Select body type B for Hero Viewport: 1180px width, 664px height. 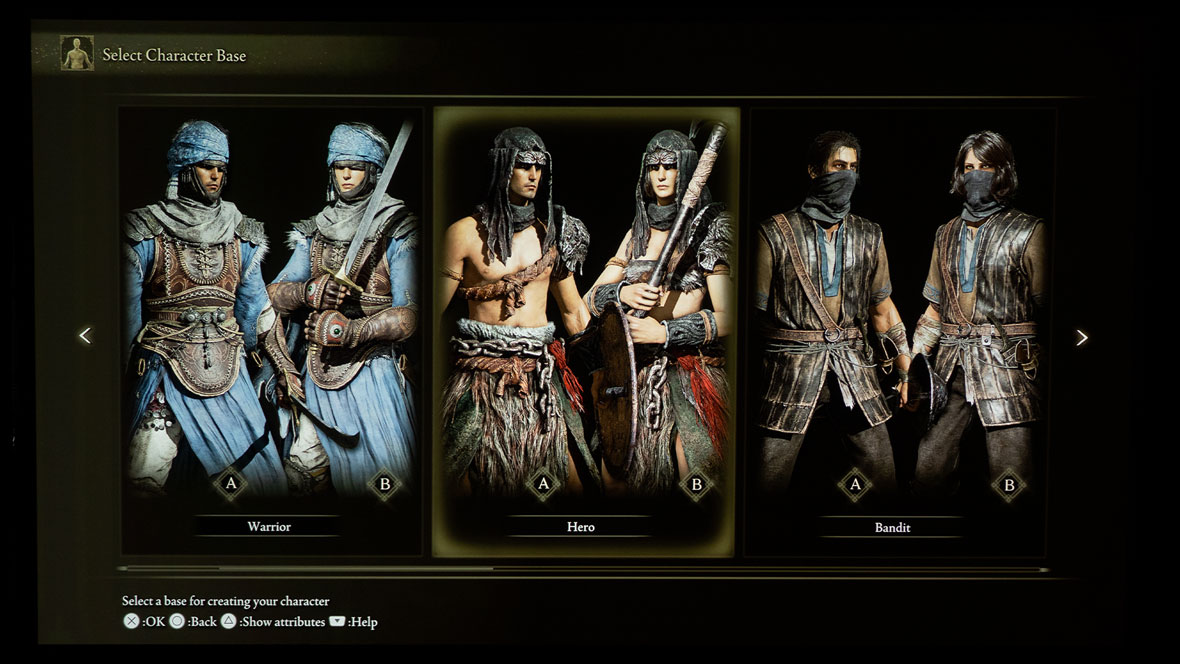[x=697, y=485]
